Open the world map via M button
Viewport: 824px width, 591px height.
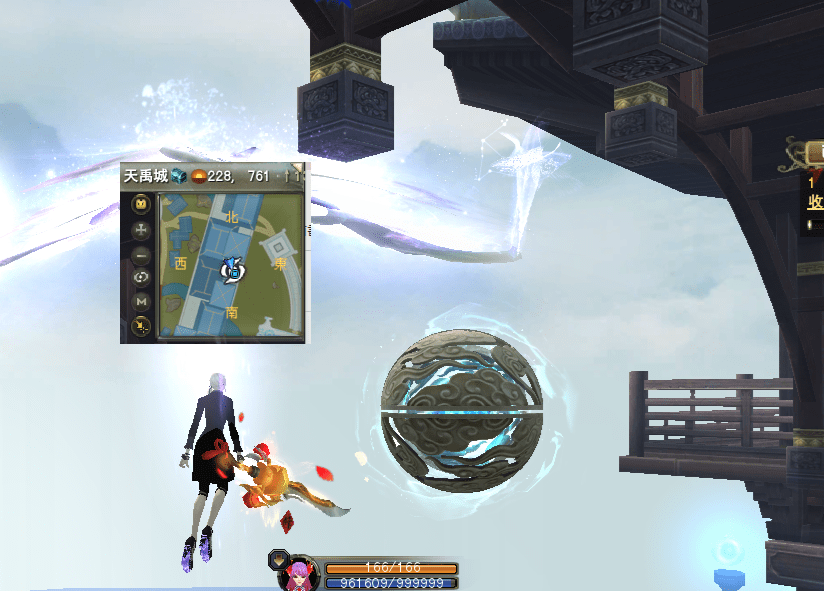coord(142,301)
